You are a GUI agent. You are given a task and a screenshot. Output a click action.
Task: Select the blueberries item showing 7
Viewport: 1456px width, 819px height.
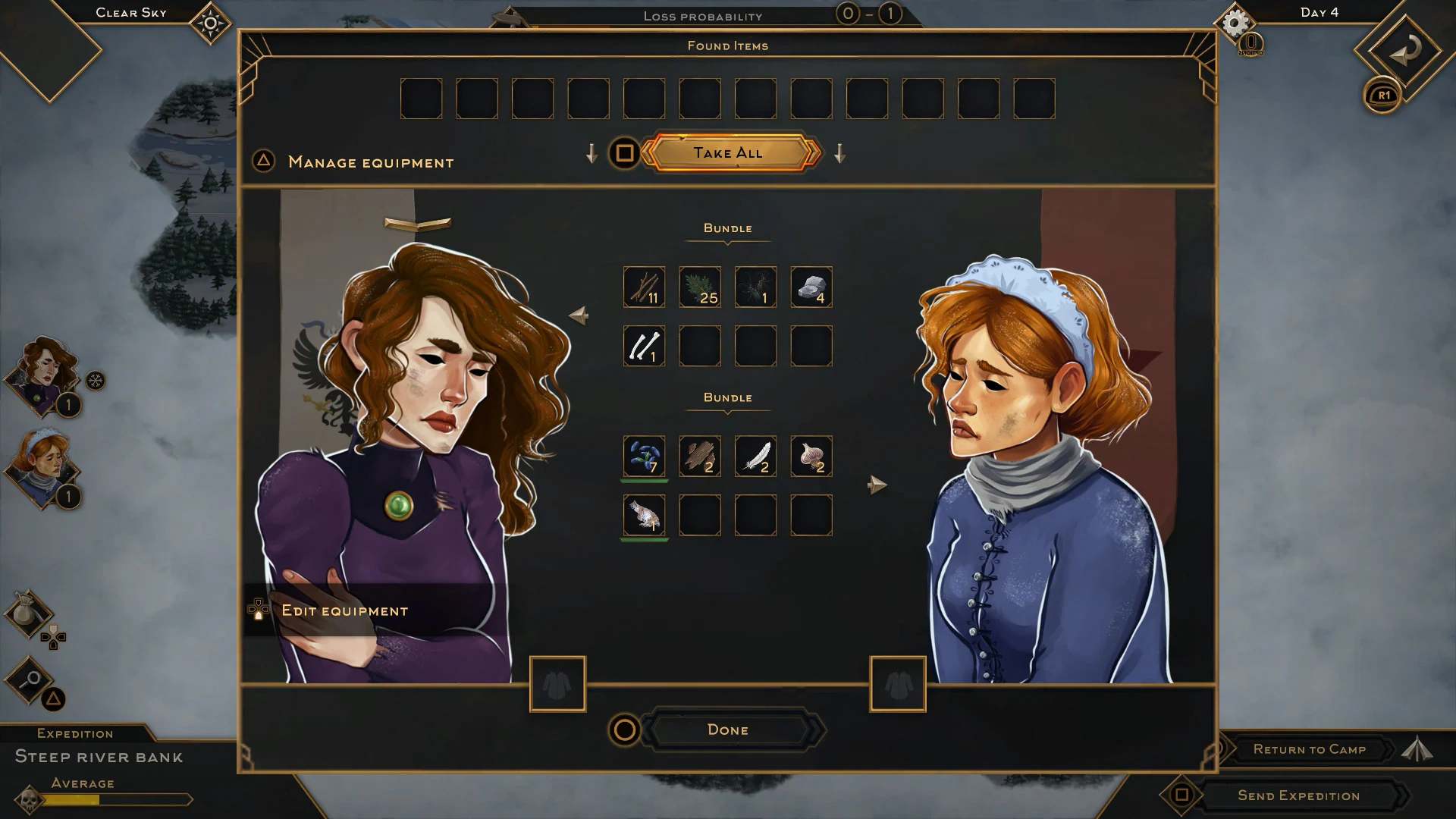tap(643, 457)
